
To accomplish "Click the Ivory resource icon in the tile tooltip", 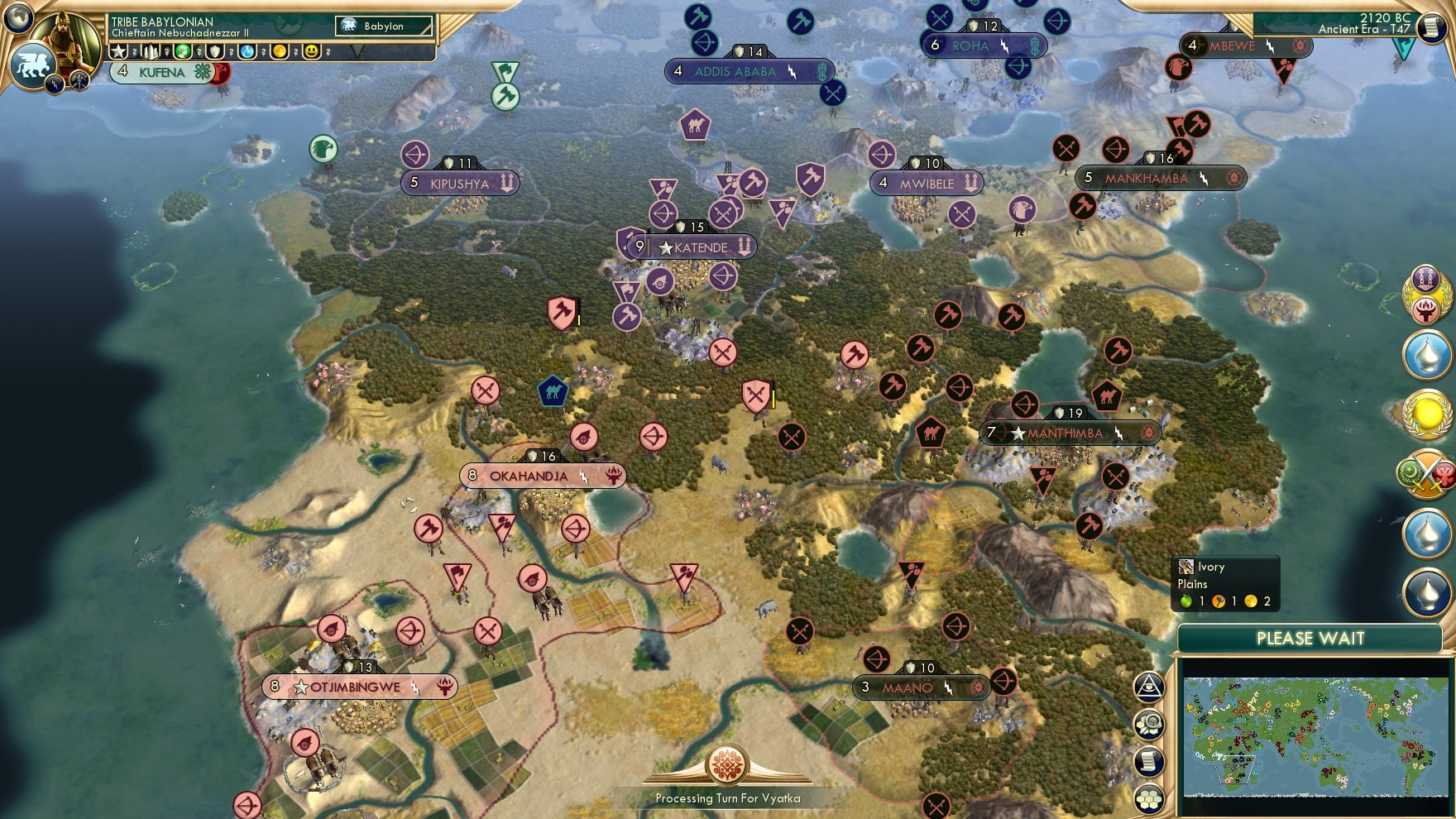I will [1186, 568].
